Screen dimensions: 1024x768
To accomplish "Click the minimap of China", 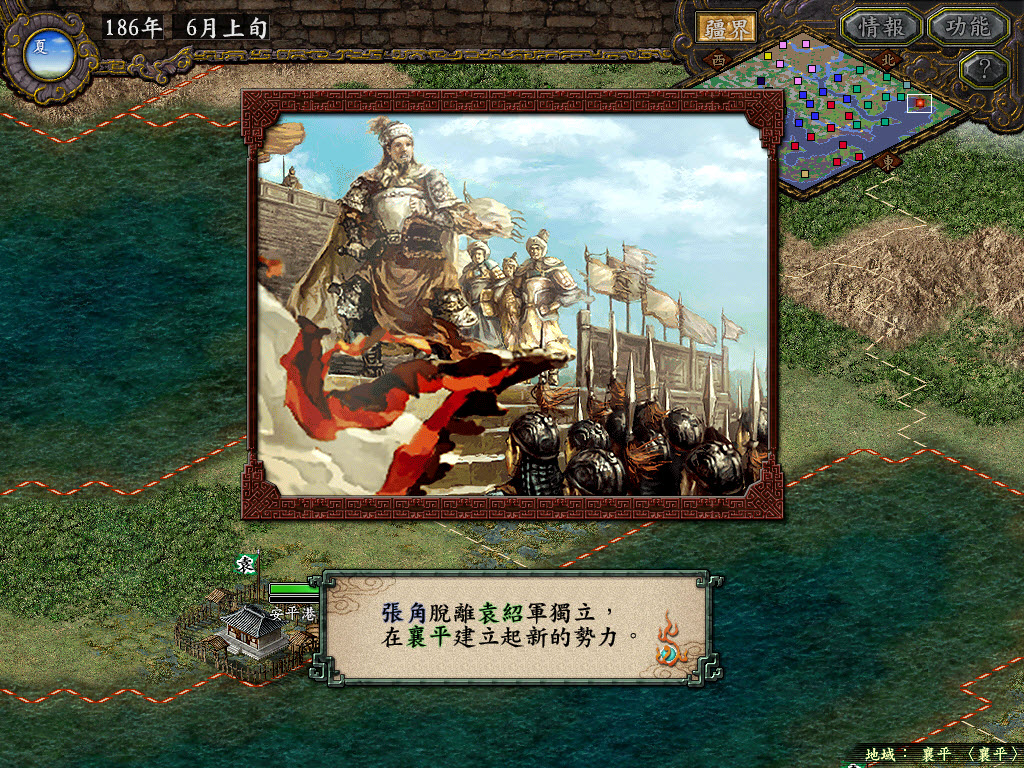I will click(x=830, y=110).
